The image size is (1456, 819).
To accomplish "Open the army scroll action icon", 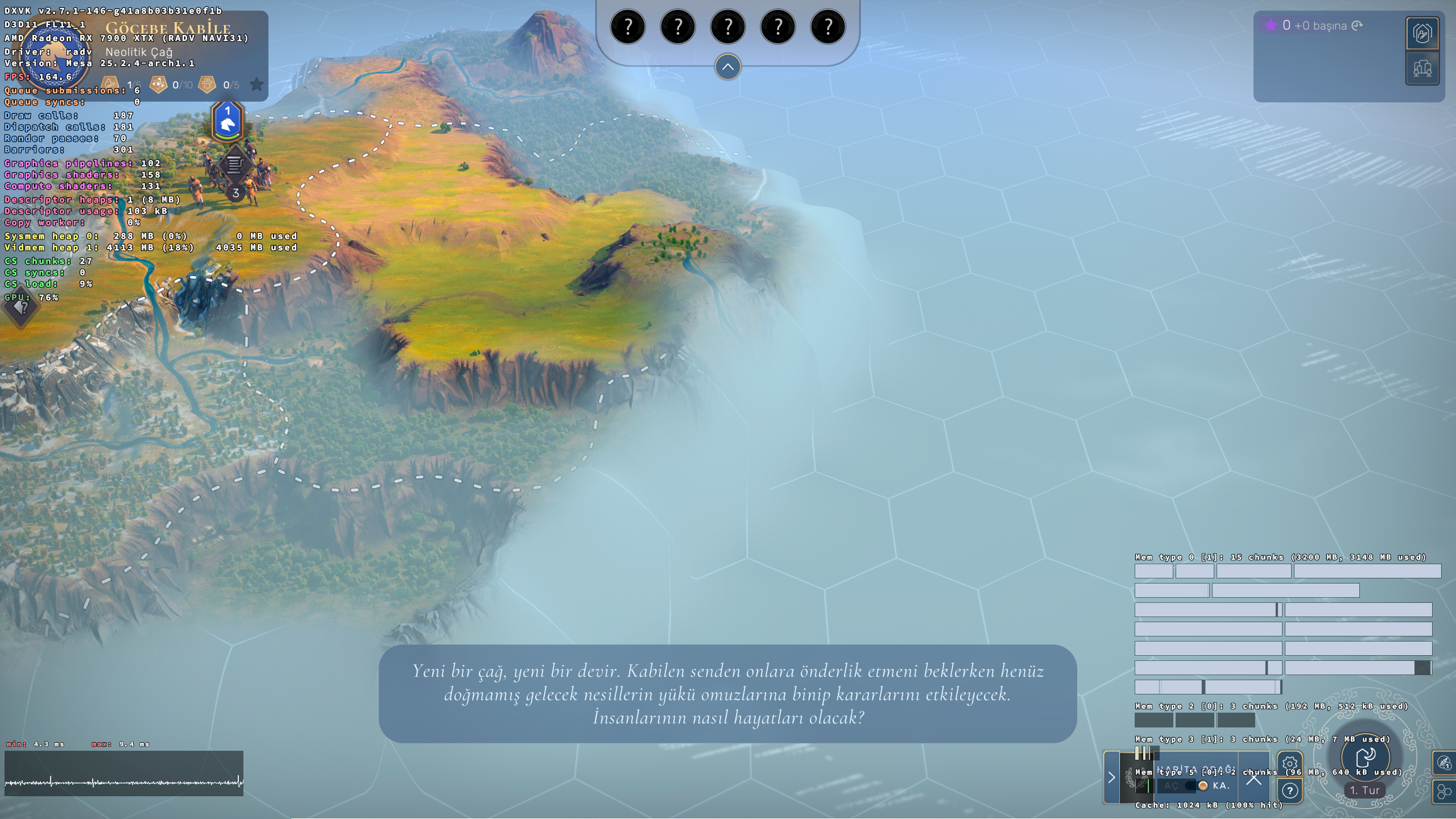I will [x=234, y=165].
